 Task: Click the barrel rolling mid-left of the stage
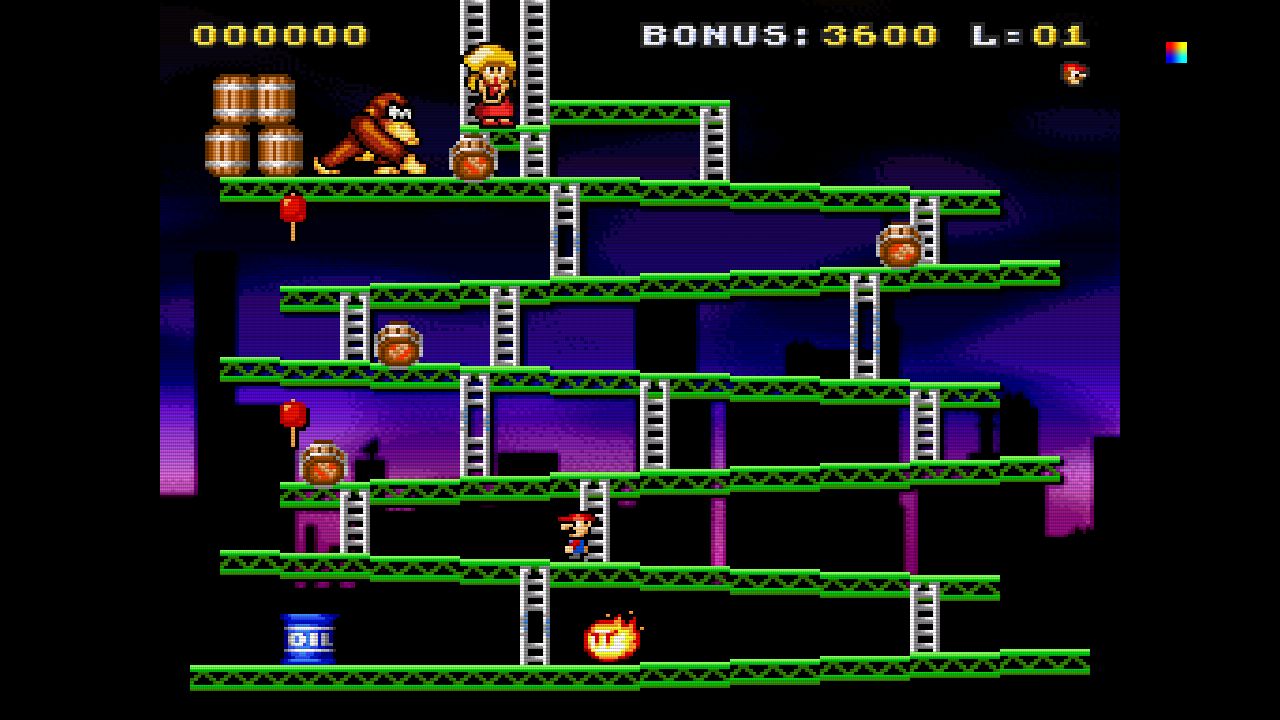pos(398,343)
